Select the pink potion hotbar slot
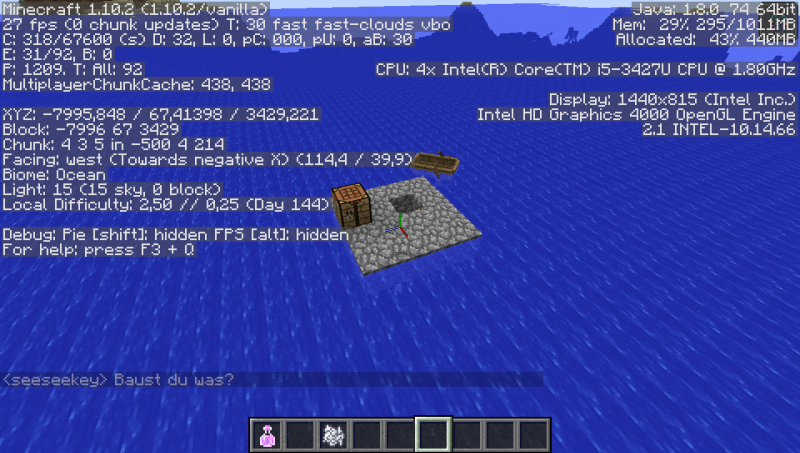The width and height of the screenshot is (800, 453). [267, 434]
